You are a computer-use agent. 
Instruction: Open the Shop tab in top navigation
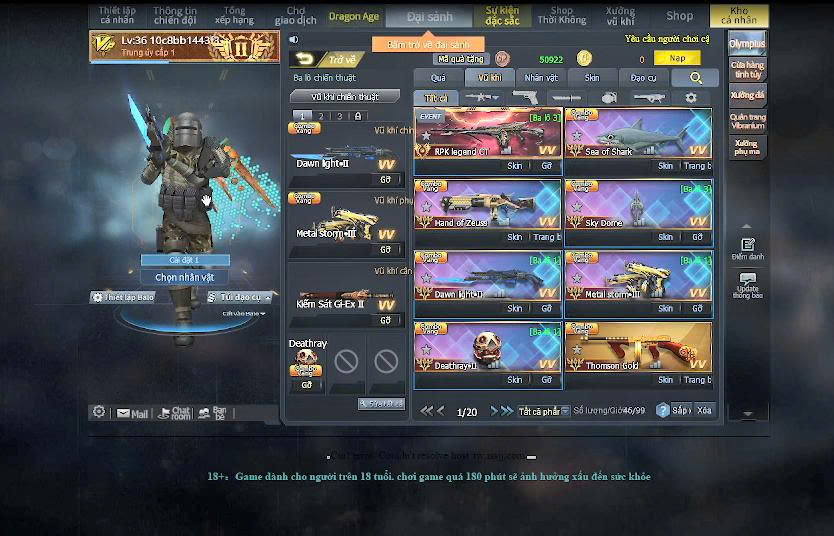679,15
